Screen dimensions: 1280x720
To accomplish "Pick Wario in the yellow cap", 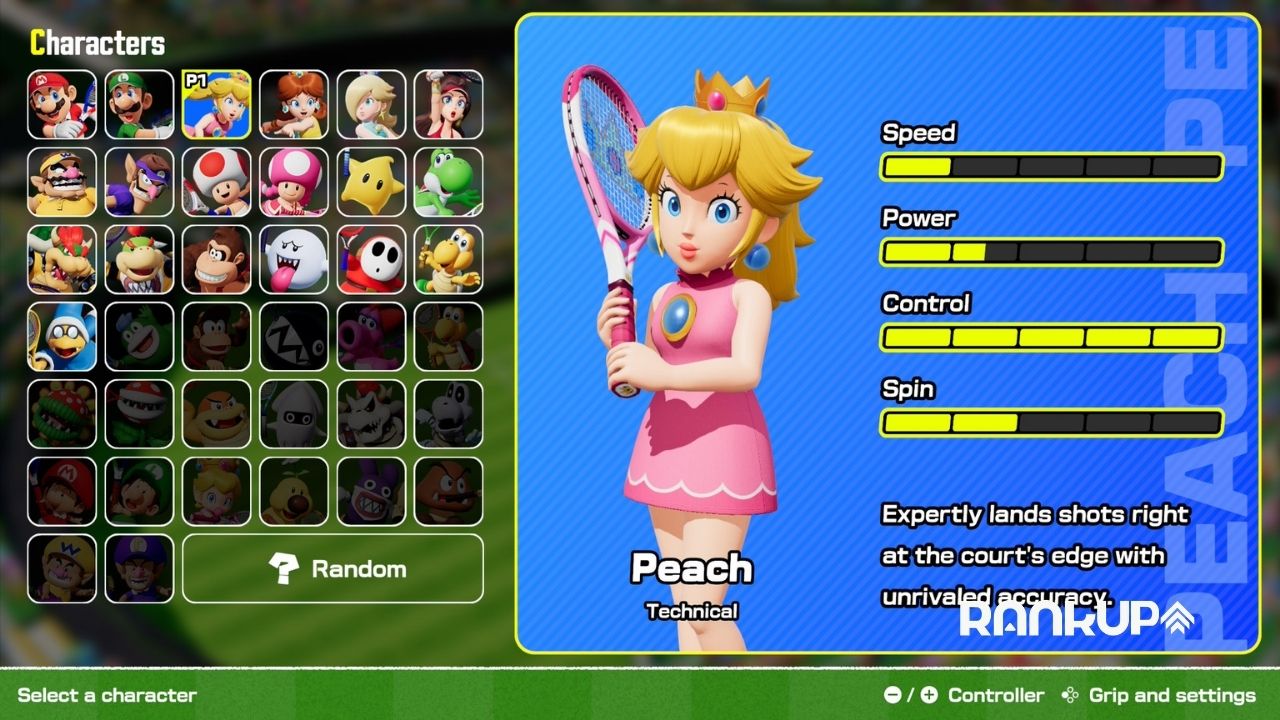I will pyautogui.click(x=62, y=182).
